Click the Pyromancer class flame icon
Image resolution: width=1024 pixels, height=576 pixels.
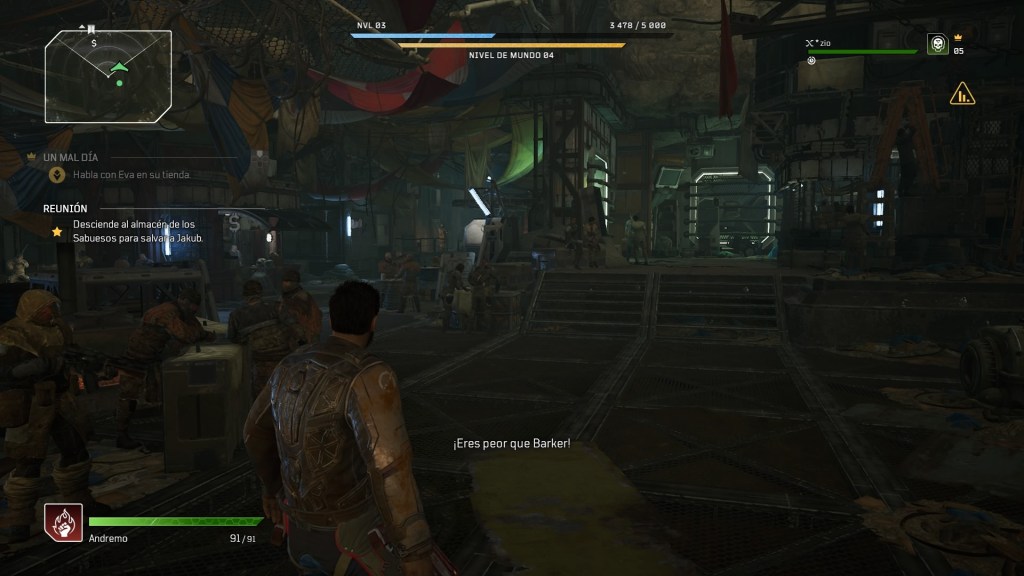61,520
